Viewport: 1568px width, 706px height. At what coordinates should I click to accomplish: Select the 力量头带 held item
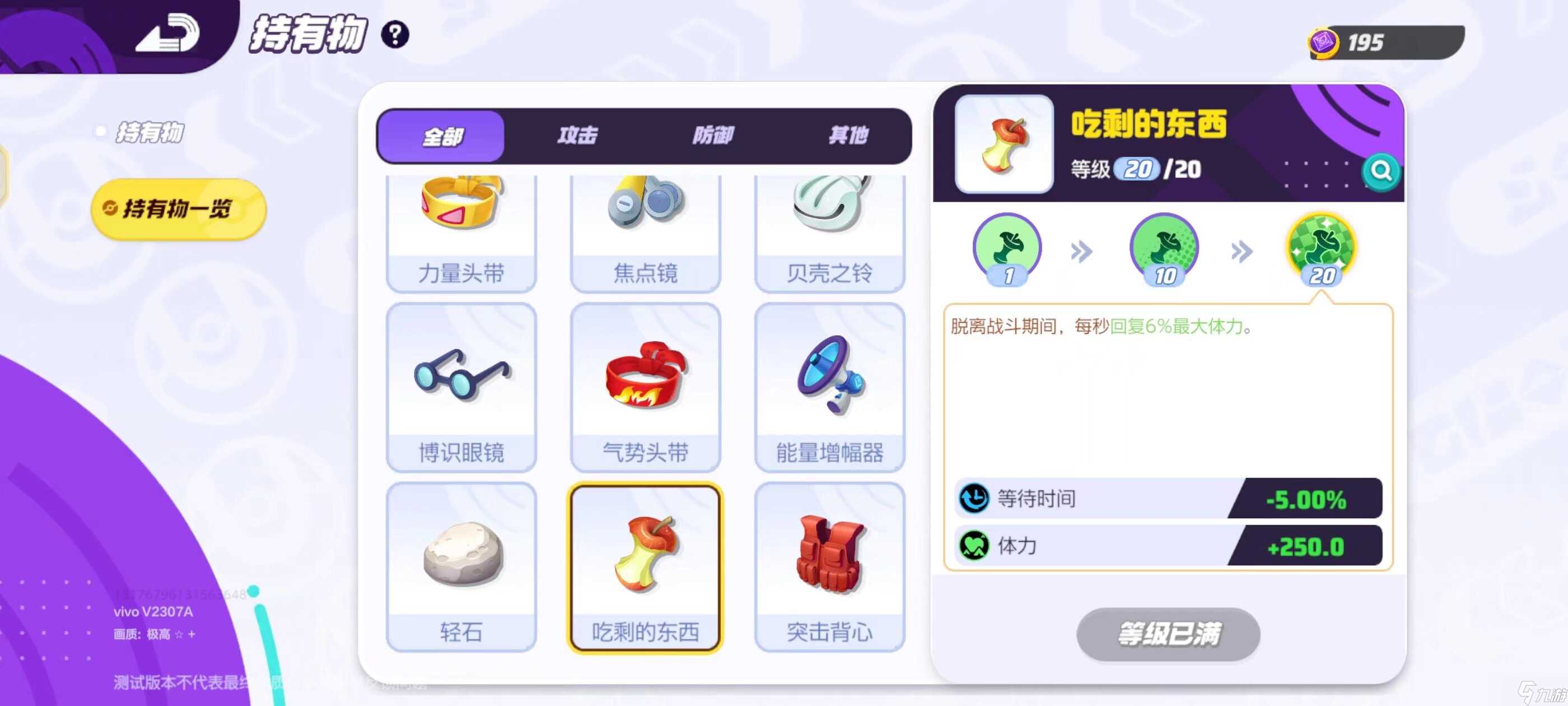tap(461, 231)
